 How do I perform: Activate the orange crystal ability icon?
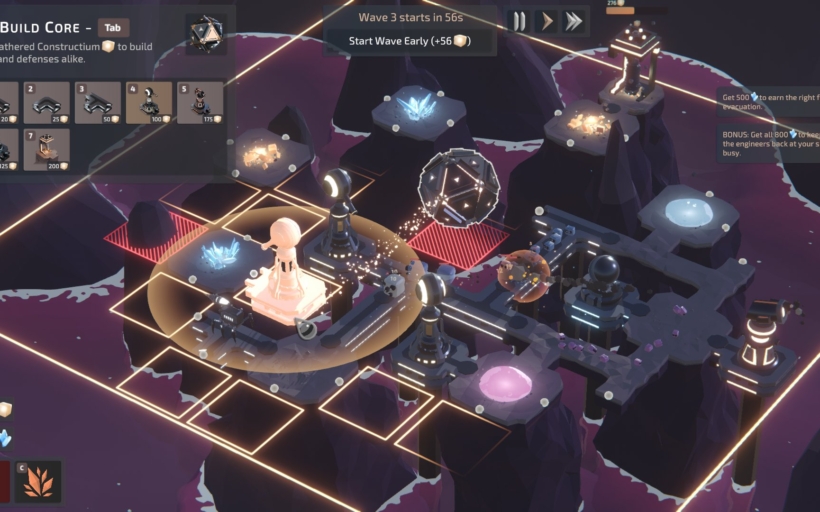coord(39,481)
